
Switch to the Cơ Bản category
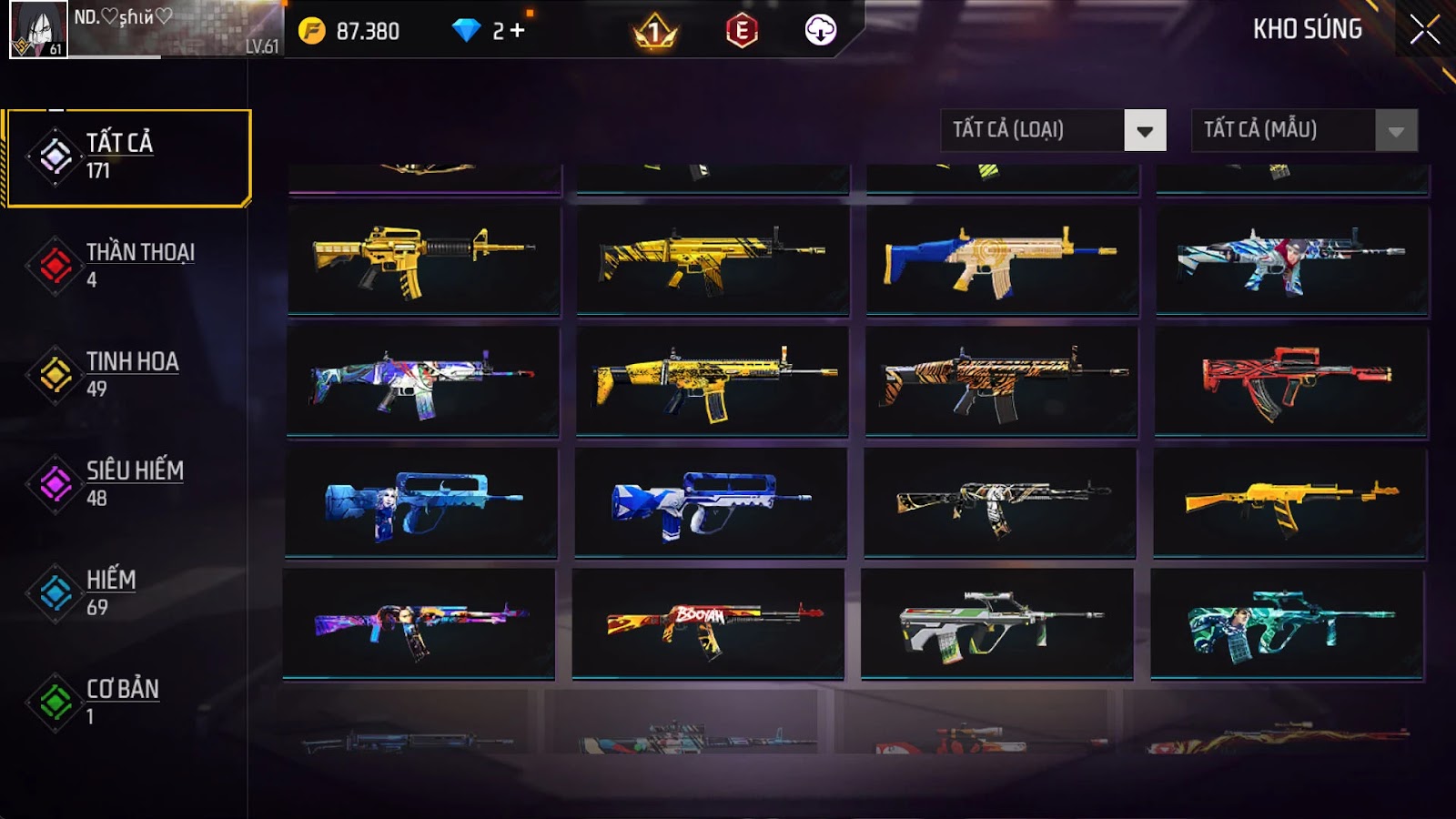[127, 702]
